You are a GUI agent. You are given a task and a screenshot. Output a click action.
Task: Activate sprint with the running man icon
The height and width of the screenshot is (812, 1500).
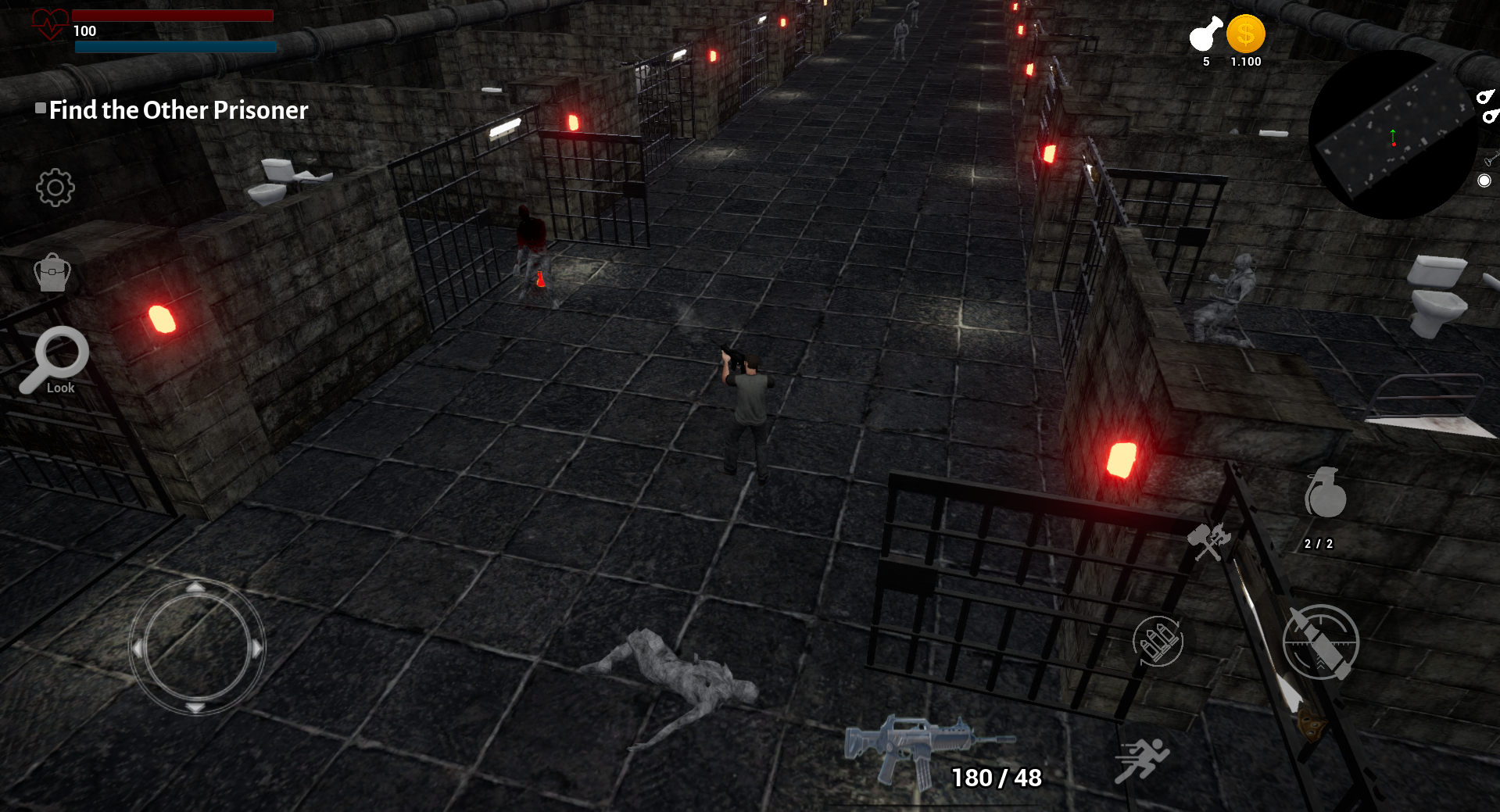pos(1141,760)
